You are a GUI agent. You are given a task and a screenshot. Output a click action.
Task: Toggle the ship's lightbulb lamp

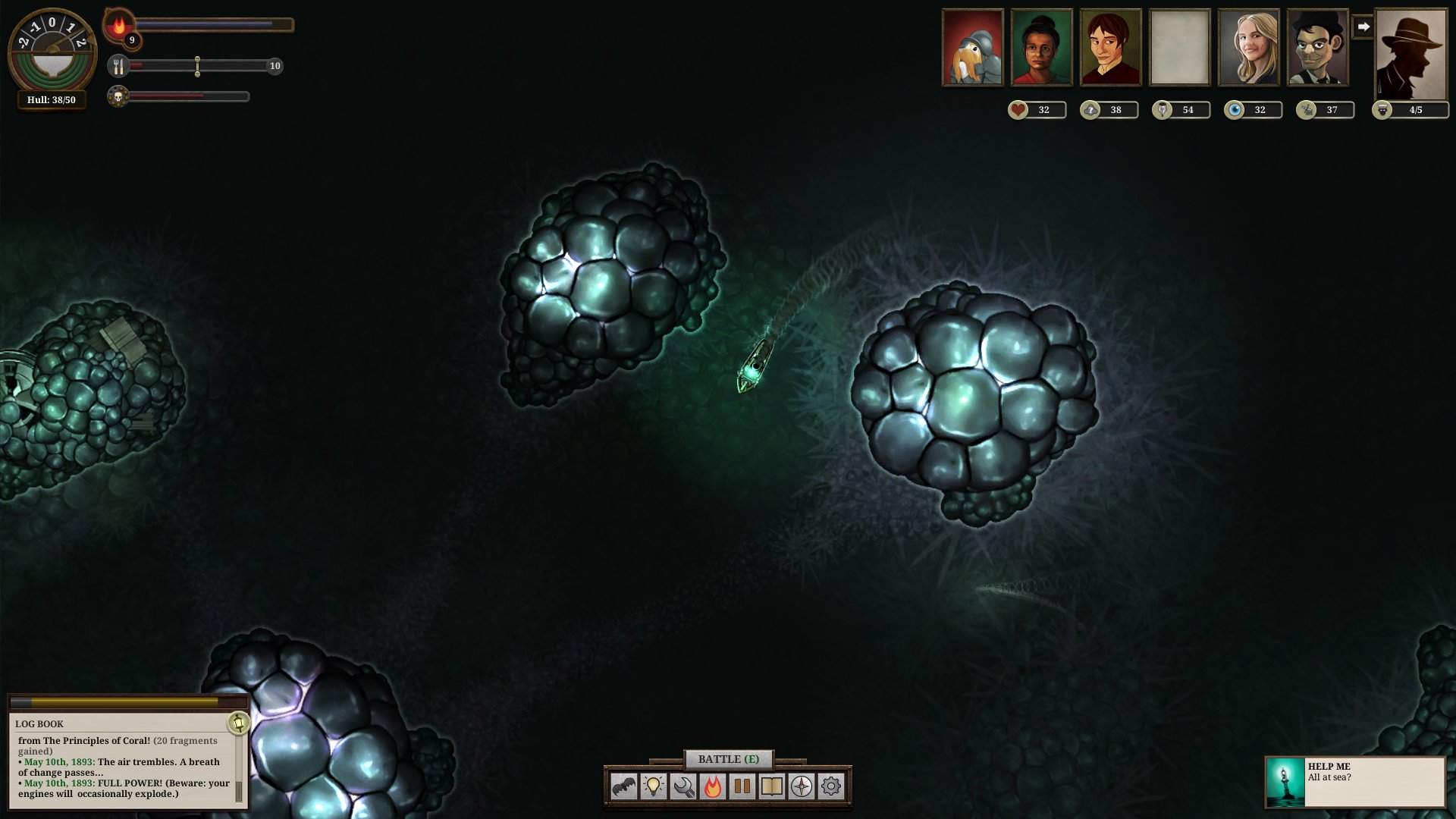654,787
